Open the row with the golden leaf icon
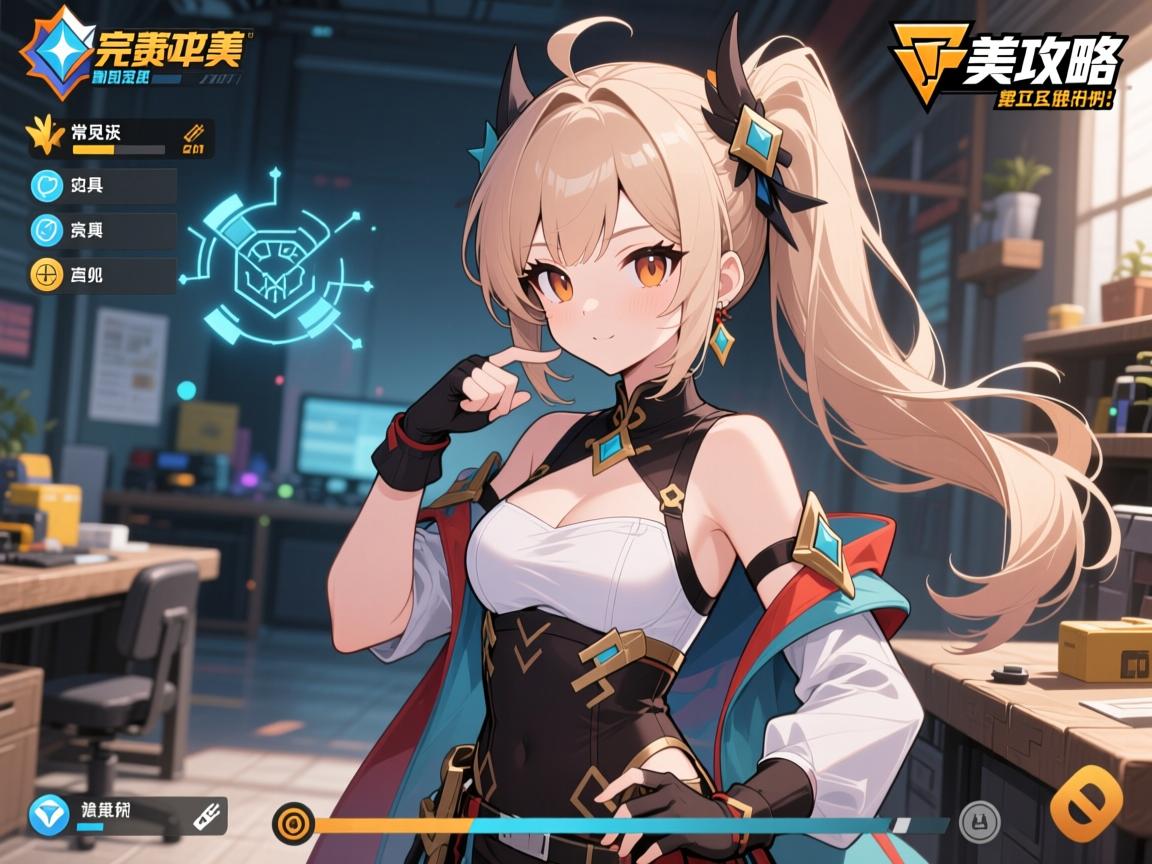The width and height of the screenshot is (1152, 864). click(x=120, y=138)
